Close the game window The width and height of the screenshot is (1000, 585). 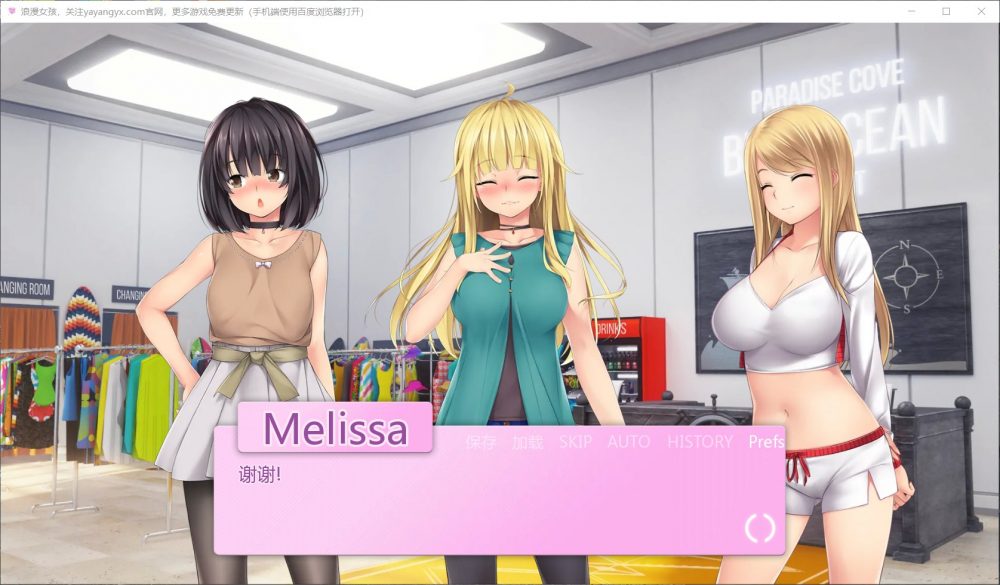977,11
